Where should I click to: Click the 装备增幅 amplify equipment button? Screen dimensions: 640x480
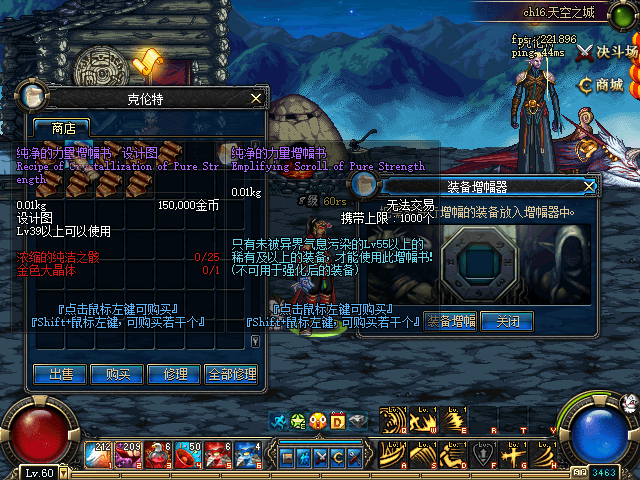coord(450,321)
